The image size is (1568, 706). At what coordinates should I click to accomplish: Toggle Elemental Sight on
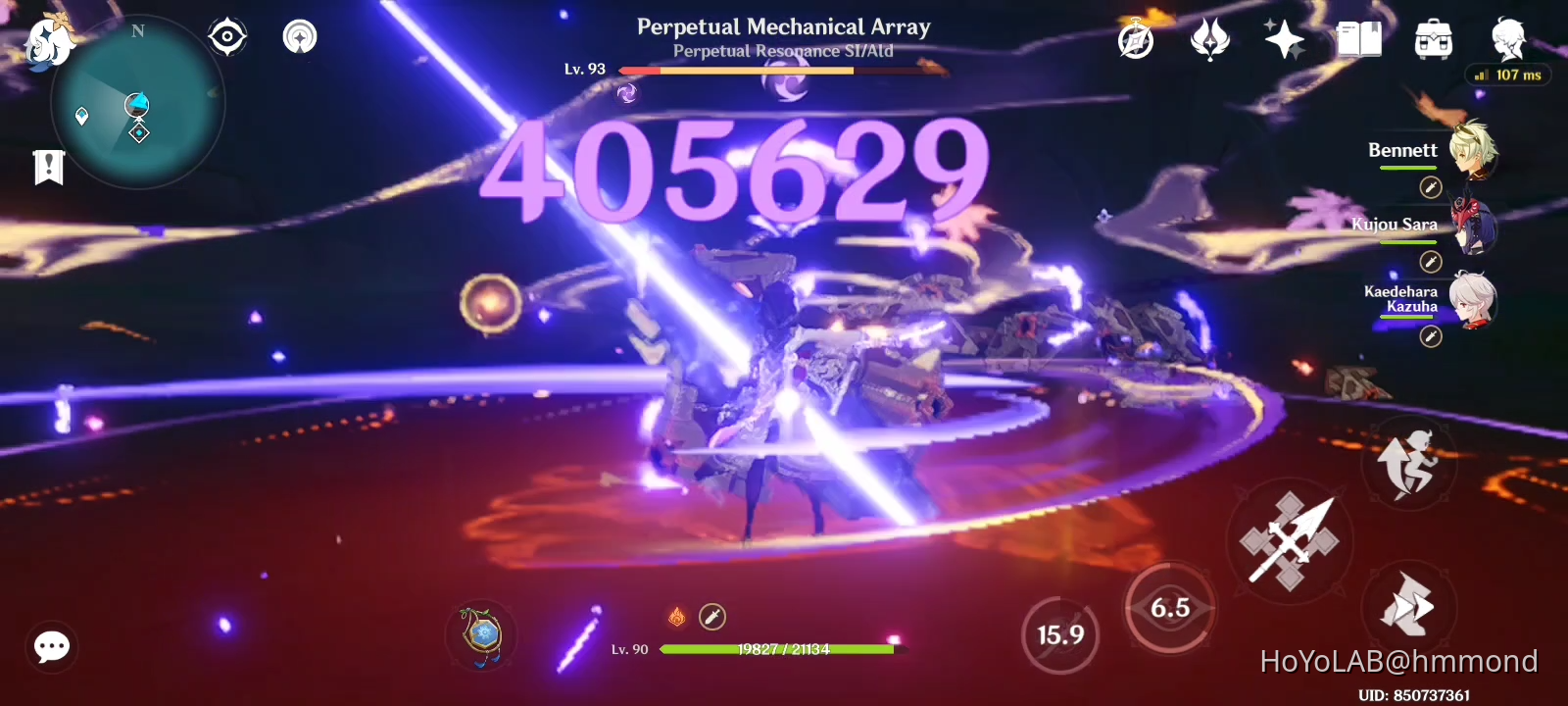[227, 36]
